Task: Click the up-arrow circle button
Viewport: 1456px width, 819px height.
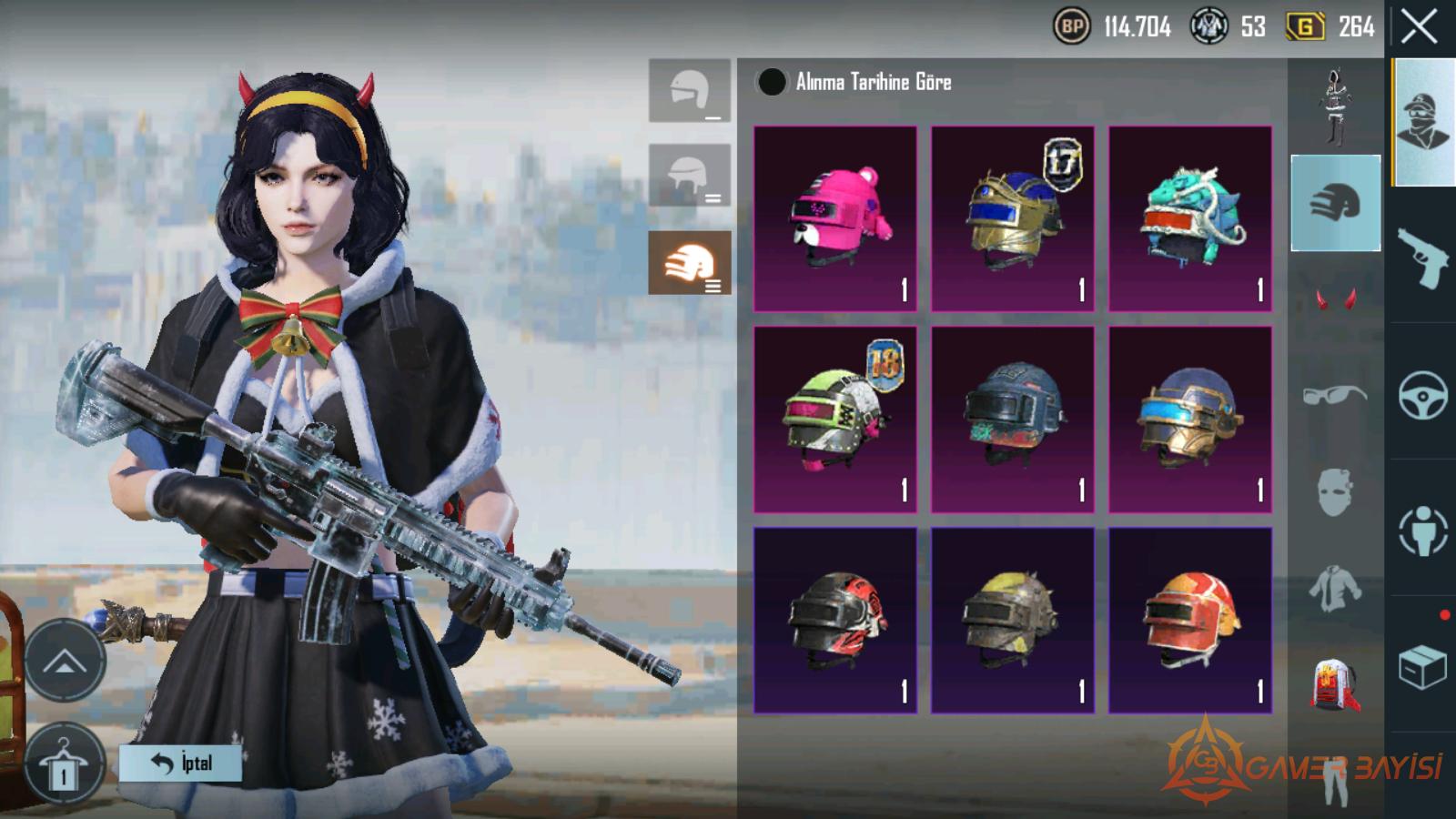Action: click(x=65, y=661)
